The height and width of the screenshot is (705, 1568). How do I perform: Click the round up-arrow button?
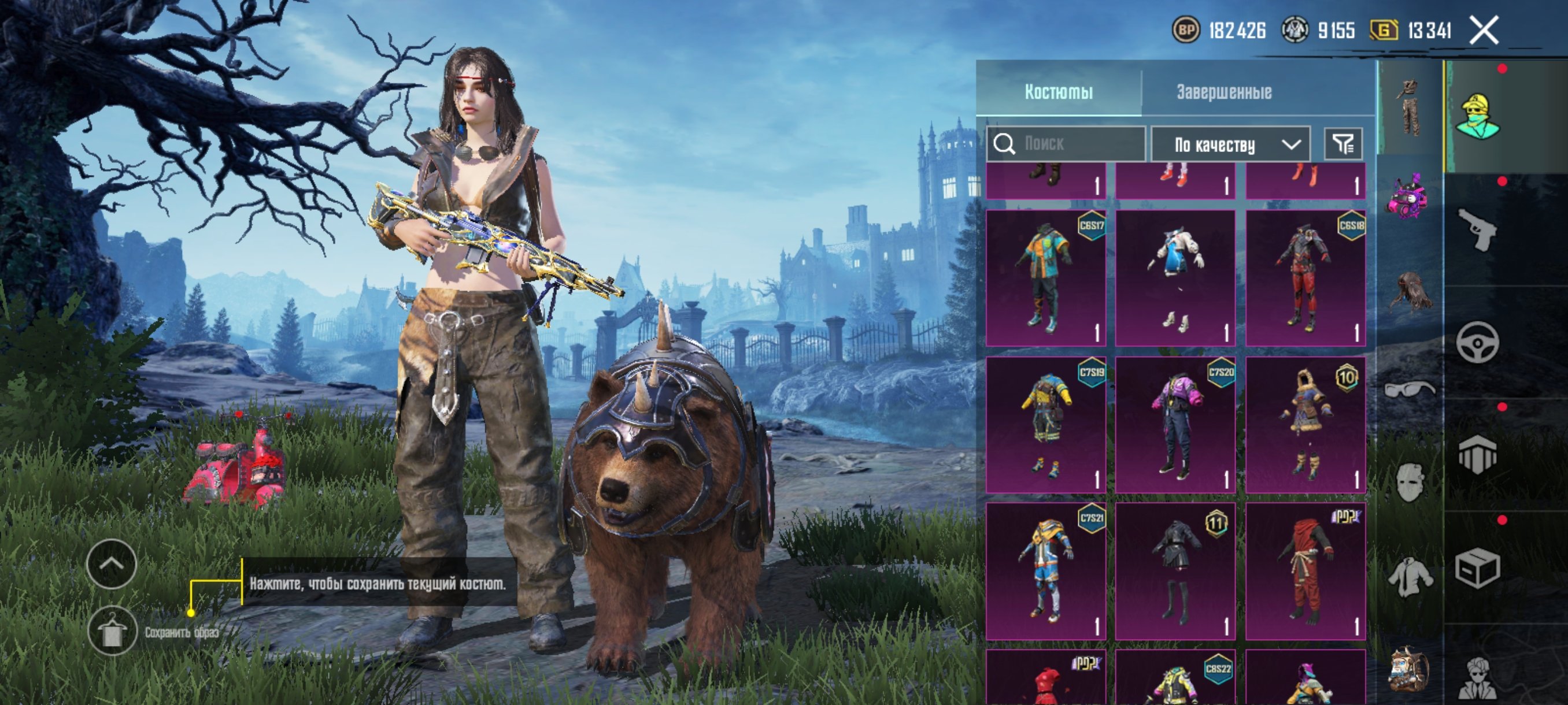(x=112, y=564)
